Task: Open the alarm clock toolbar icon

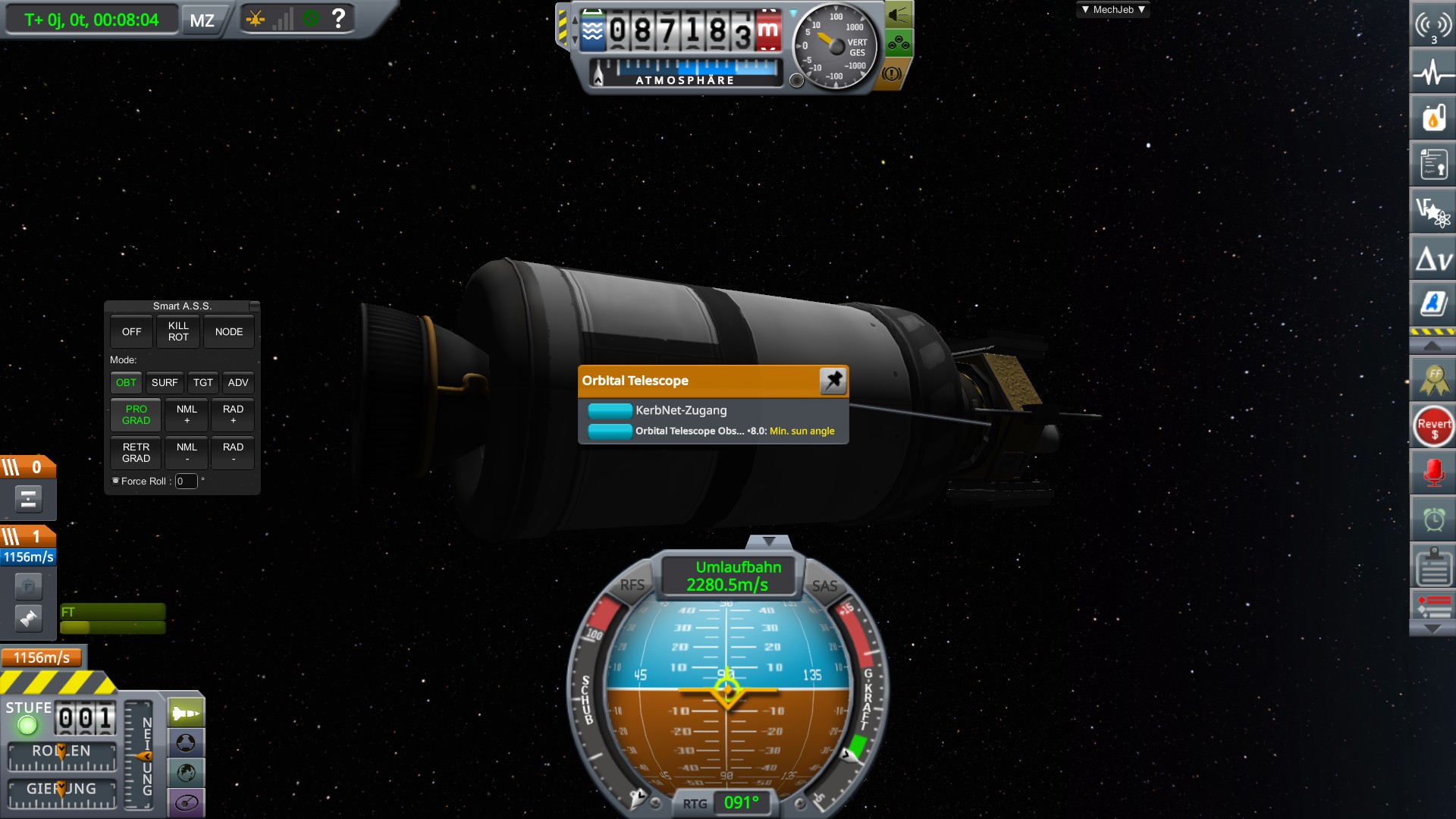Action: tap(1433, 519)
